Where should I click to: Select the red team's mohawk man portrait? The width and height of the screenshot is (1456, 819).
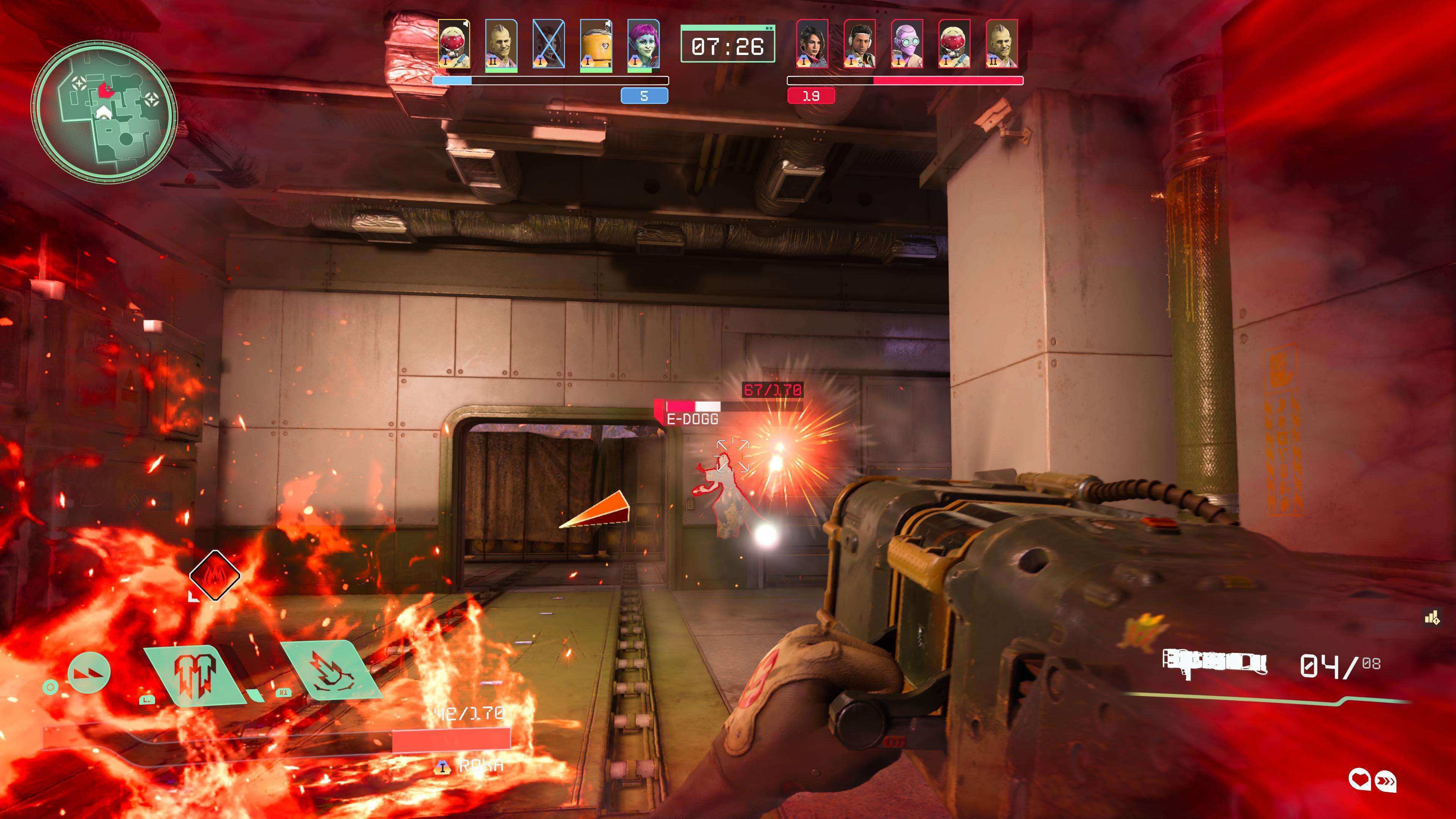tap(1001, 45)
